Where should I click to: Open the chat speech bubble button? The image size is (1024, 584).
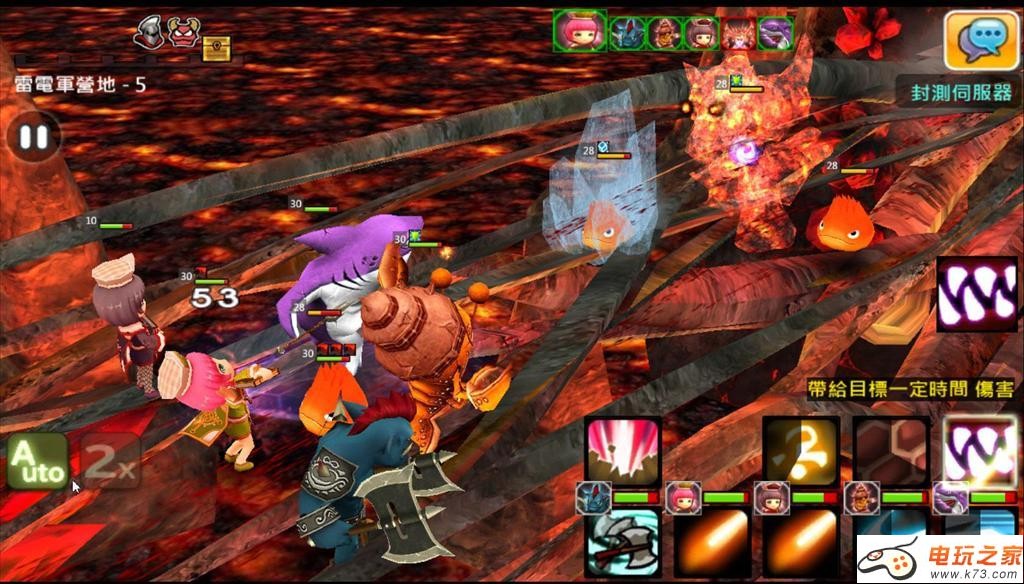[x=975, y=39]
